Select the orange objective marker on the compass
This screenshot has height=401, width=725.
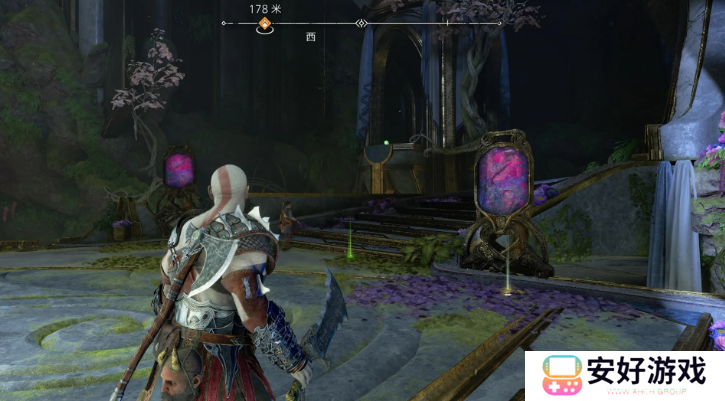pos(265,23)
